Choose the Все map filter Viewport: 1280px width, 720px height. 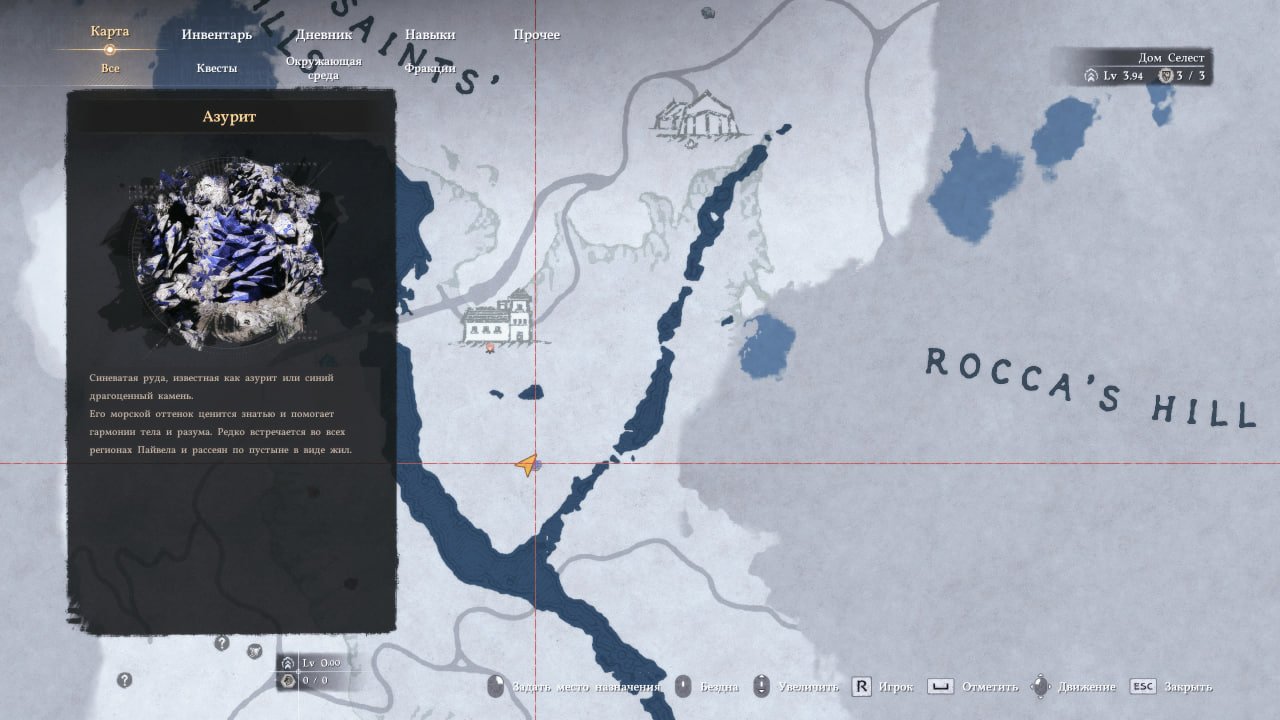pyautogui.click(x=110, y=68)
